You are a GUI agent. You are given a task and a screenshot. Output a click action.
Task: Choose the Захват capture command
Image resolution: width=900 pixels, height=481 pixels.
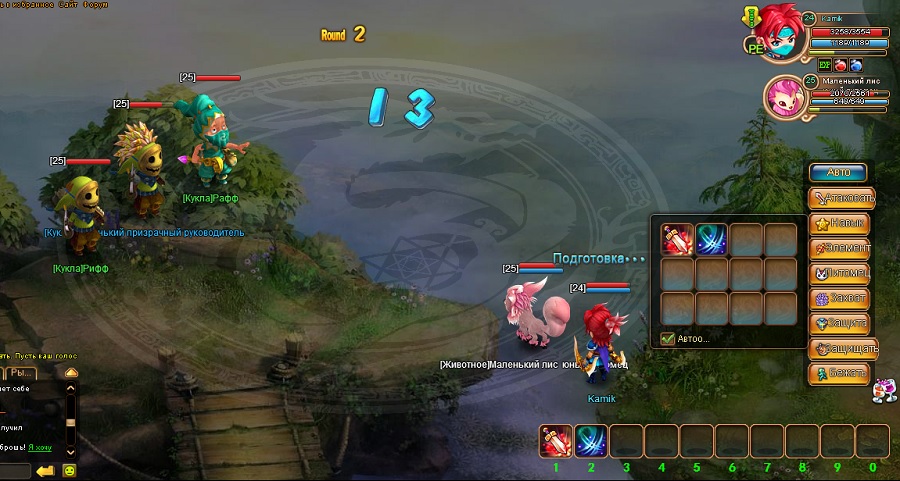pos(841,298)
